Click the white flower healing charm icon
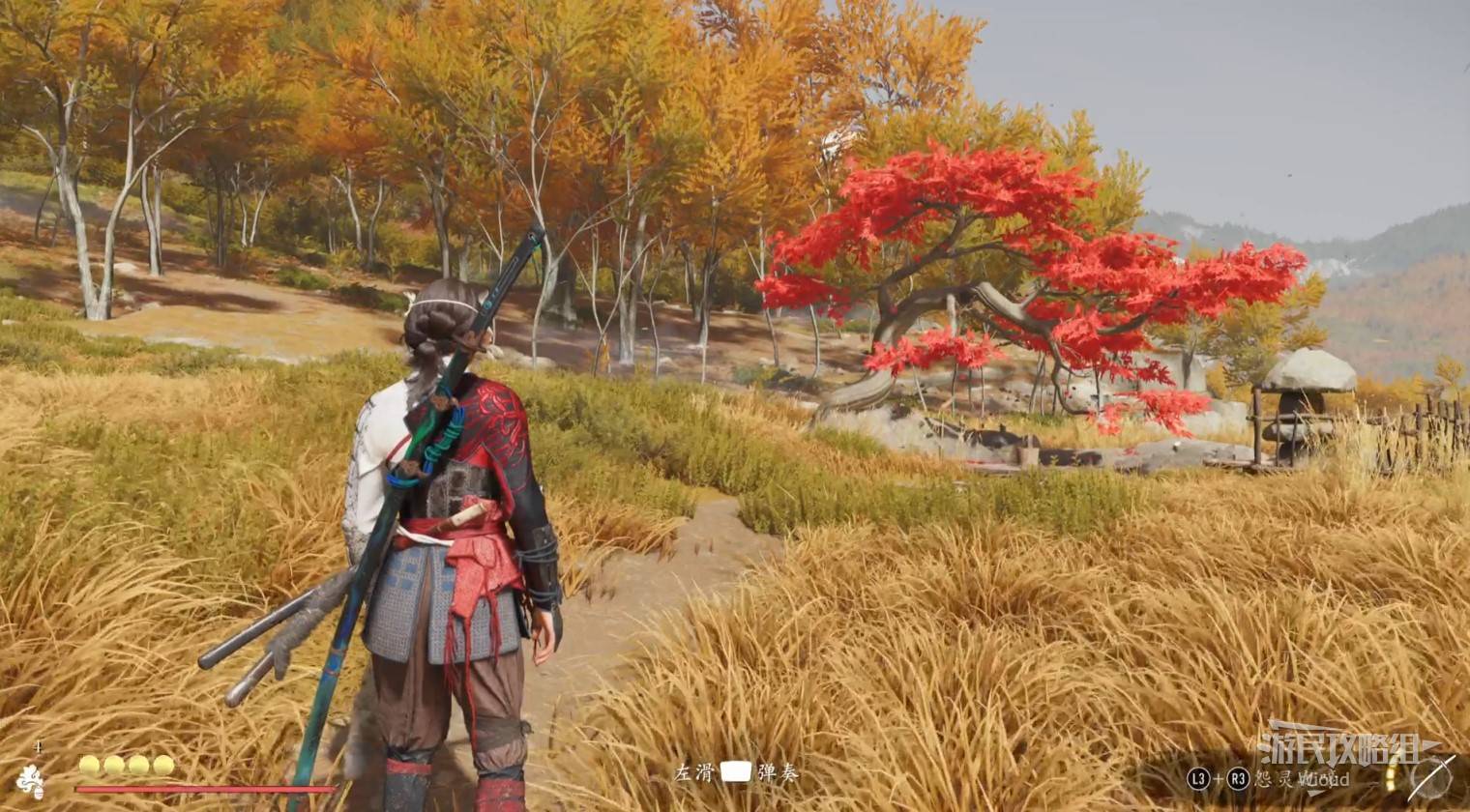 (31, 780)
